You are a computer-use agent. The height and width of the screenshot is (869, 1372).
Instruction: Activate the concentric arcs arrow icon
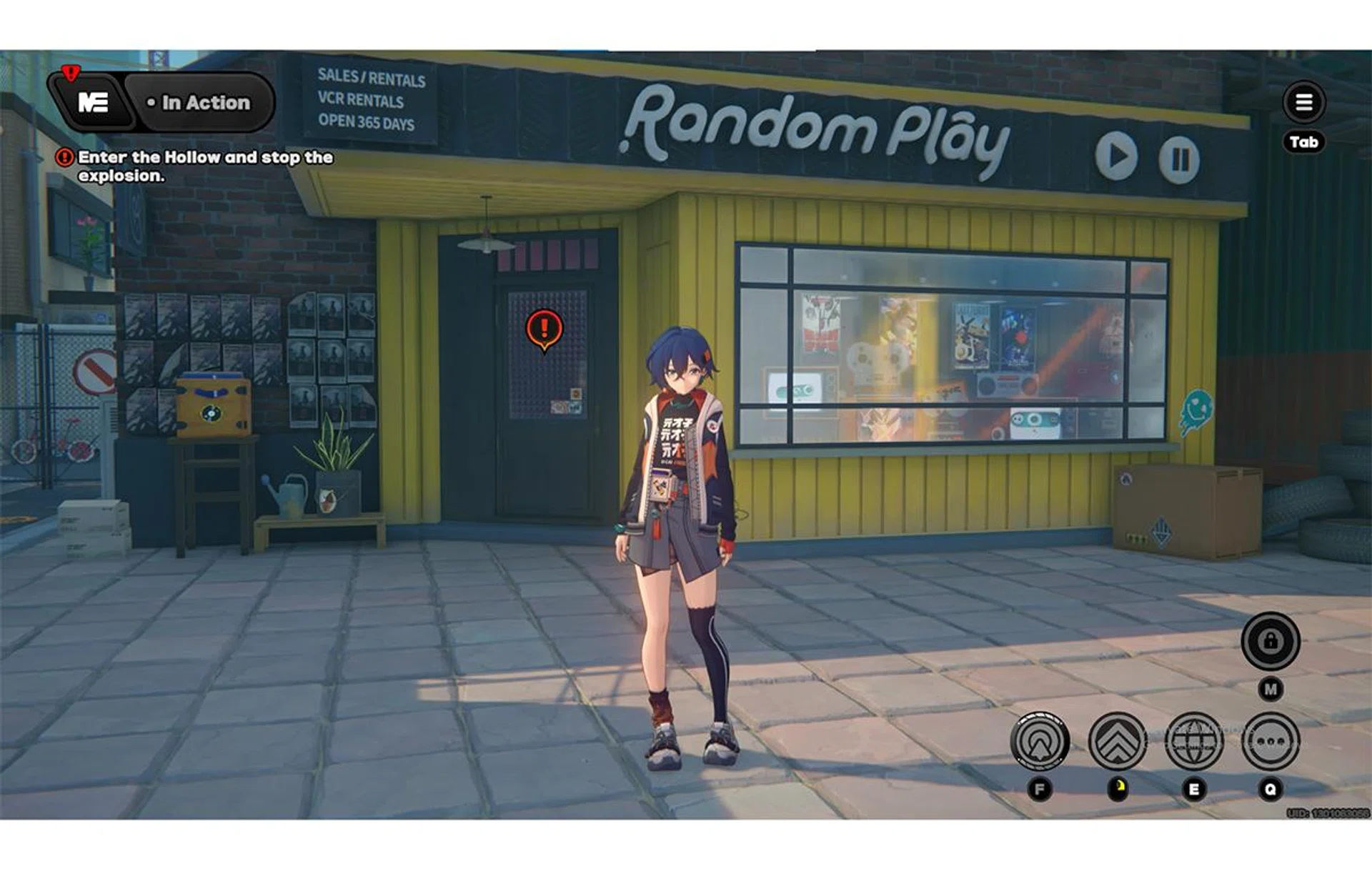(x=1040, y=742)
